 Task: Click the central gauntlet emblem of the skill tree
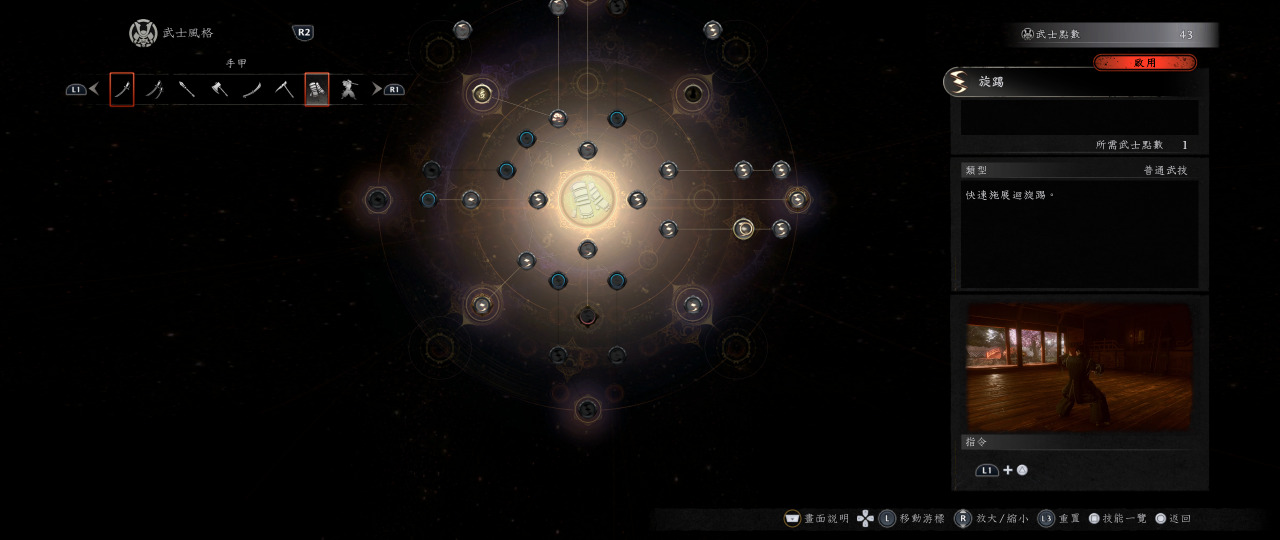click(x=587, y=200)
